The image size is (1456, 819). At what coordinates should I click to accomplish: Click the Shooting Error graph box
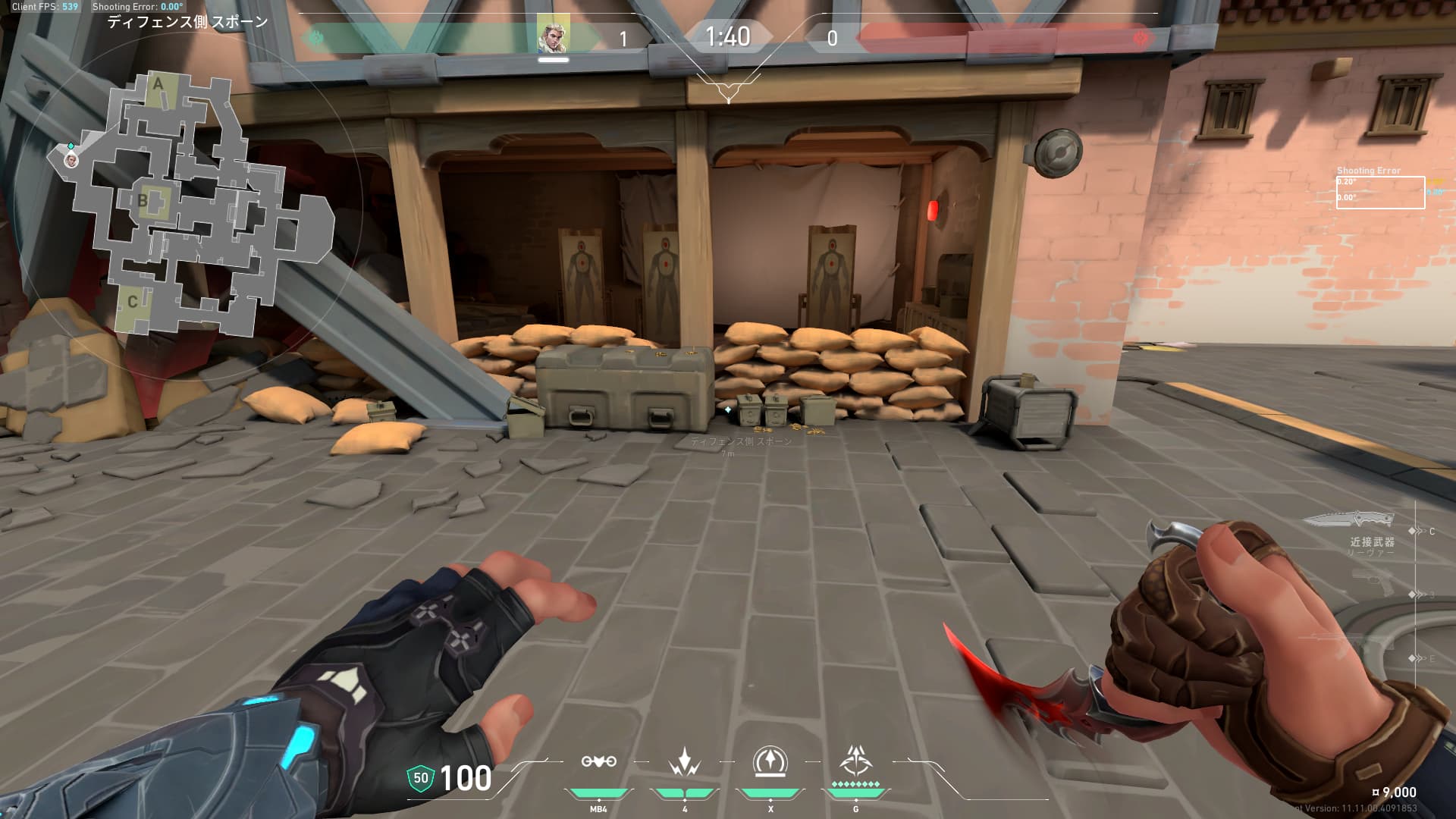1380,193
